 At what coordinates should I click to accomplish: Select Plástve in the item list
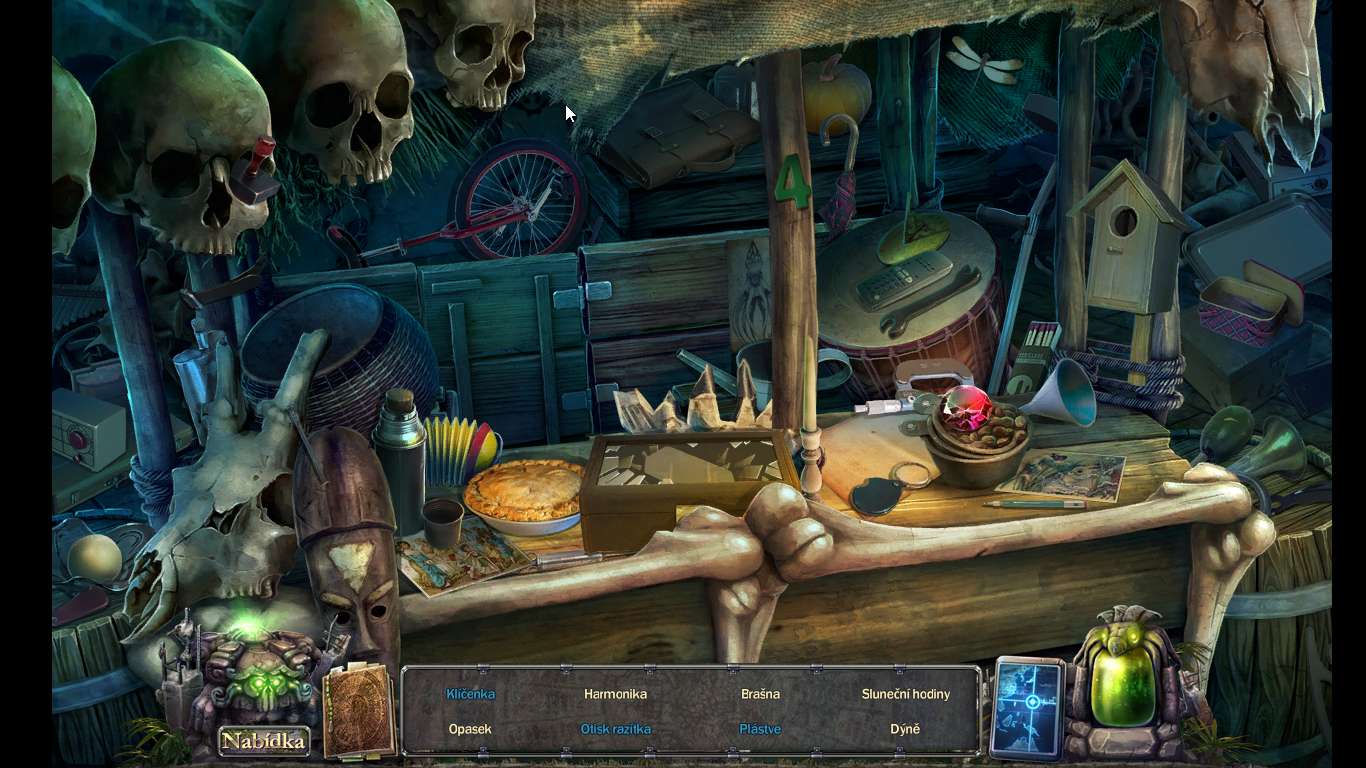[x=760, y=729]
